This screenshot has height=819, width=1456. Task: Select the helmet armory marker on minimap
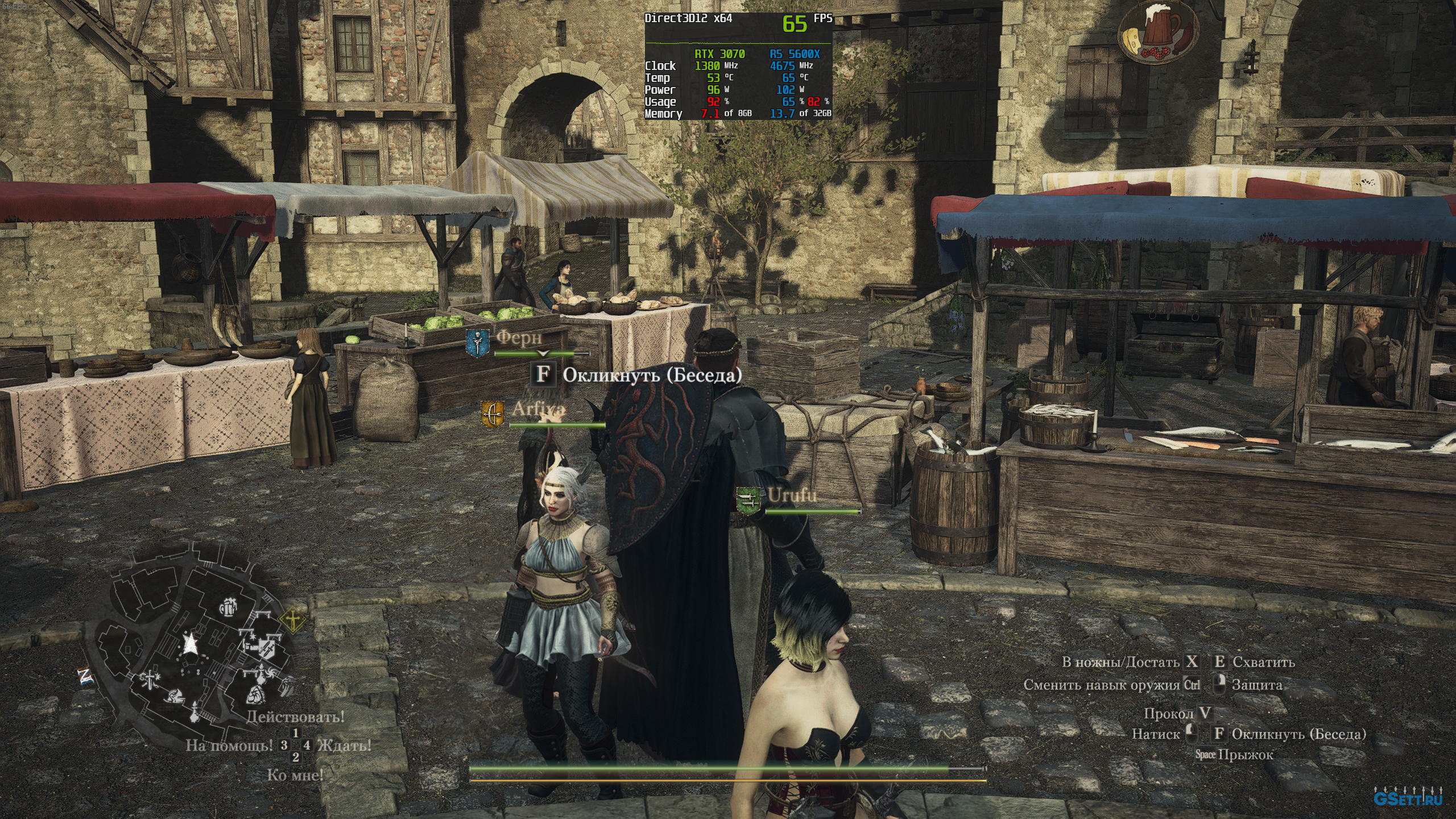[x=172, y=695]
